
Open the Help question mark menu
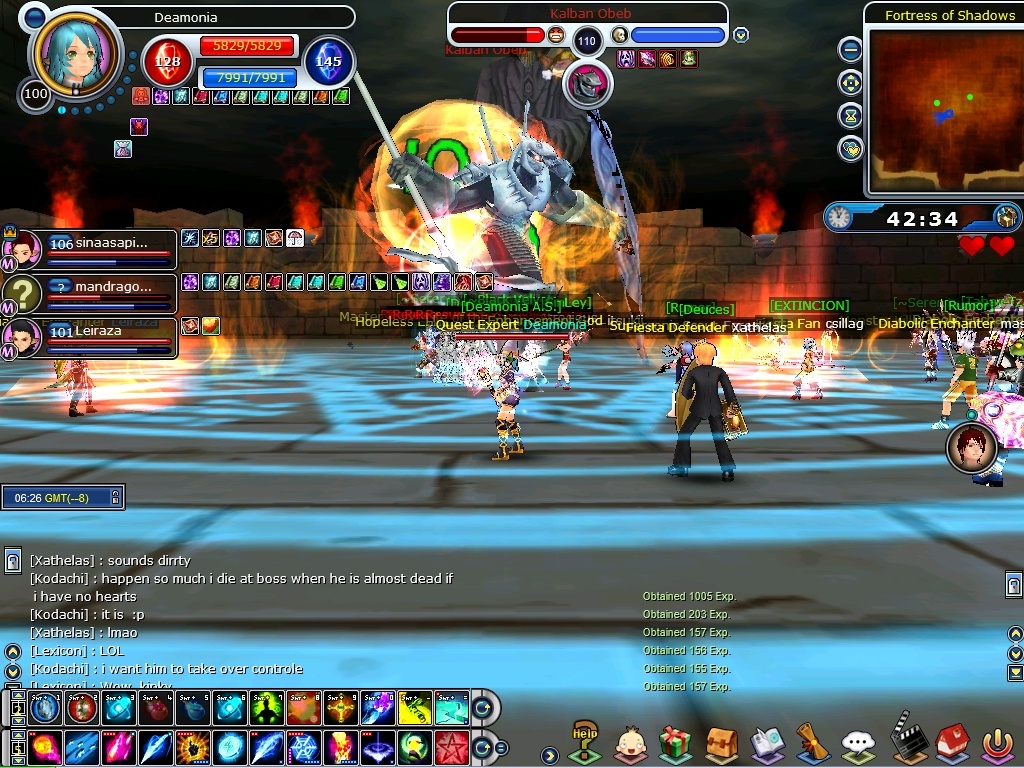[585, 743]
